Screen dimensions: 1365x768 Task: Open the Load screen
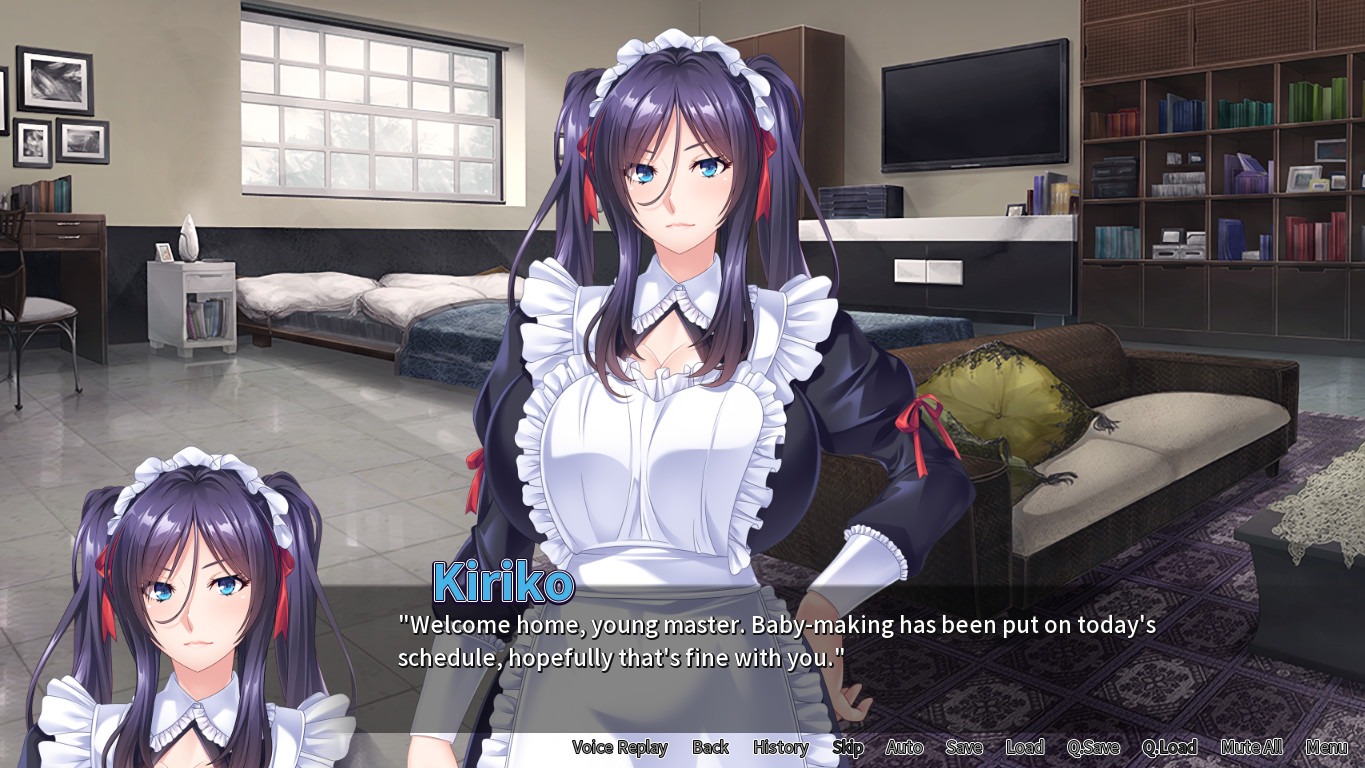coord(1026,747)
